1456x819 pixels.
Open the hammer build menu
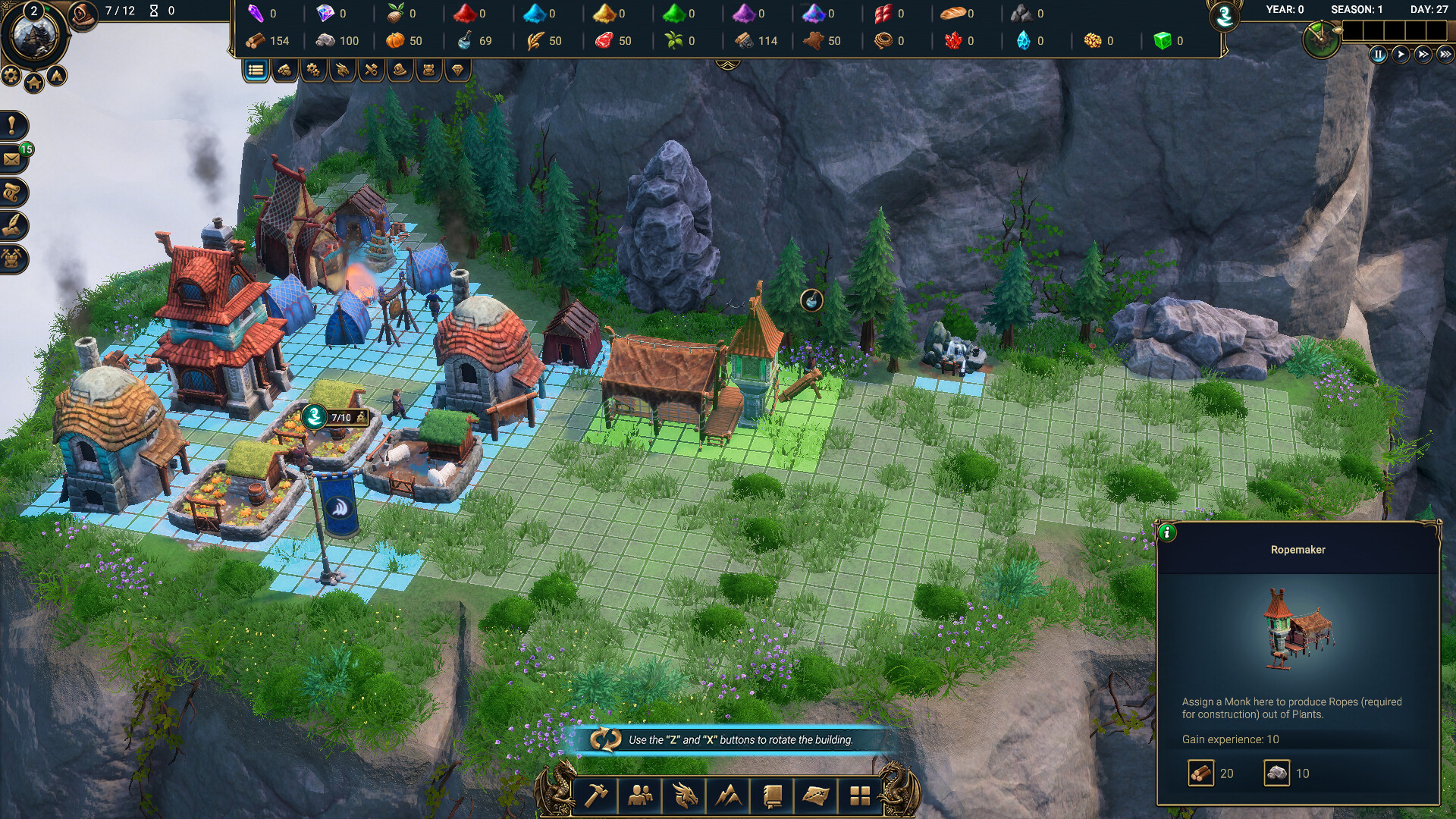pos(597,795)
